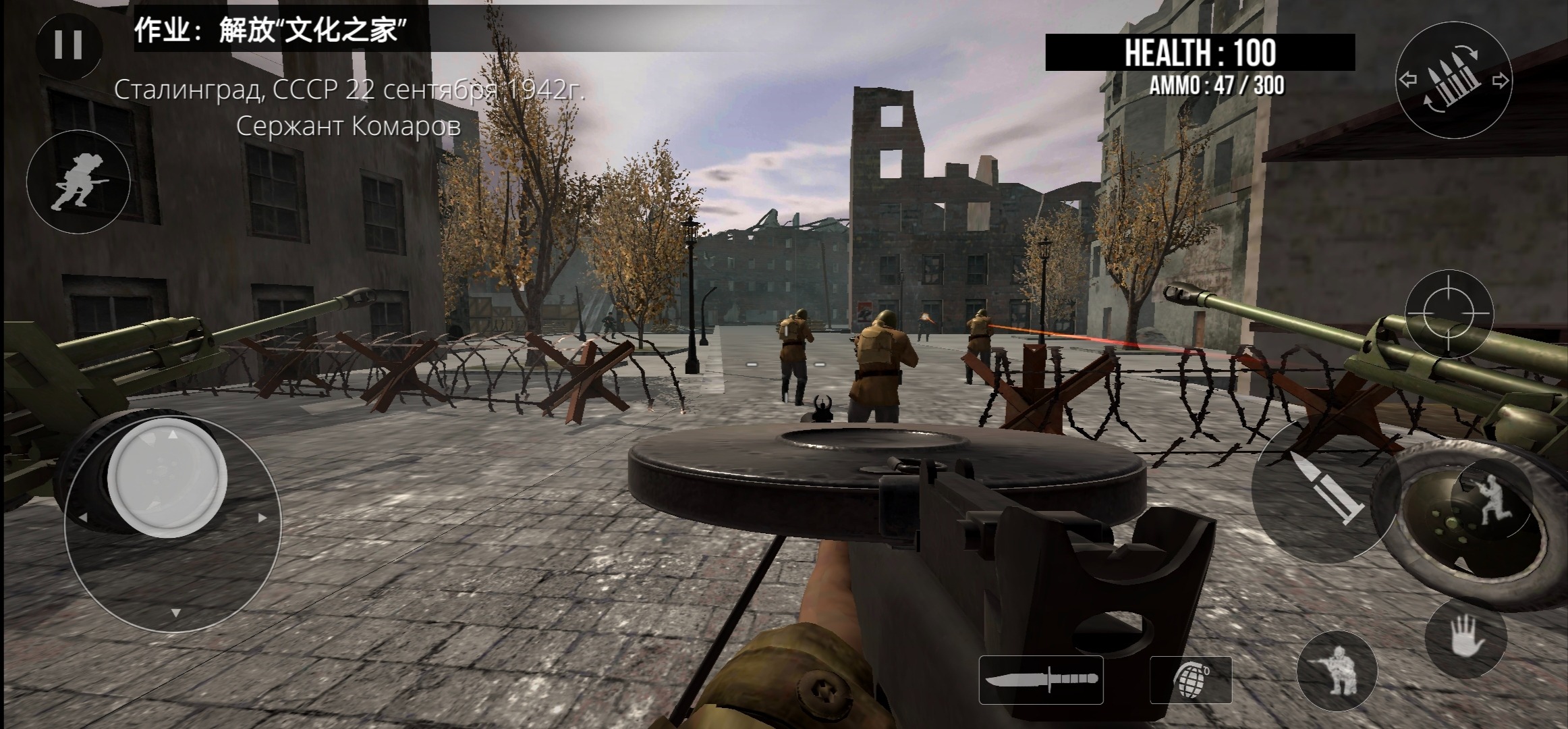Screen dimensions: 1568x729
Task: Aim down sights with the crosshair button
Action: point(1448,314)
